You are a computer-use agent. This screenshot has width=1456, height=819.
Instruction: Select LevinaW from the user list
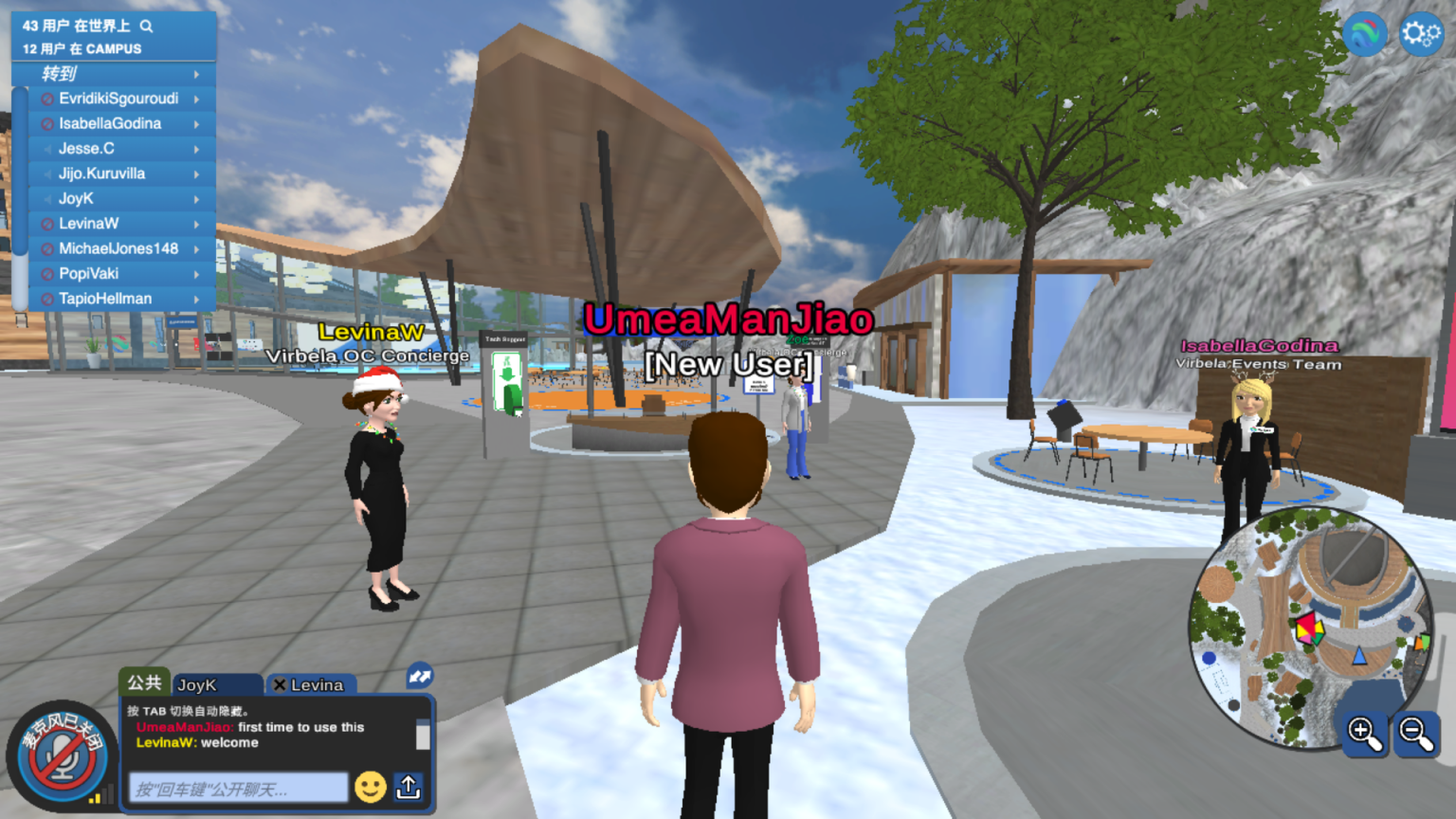click(x=88, y=224)
